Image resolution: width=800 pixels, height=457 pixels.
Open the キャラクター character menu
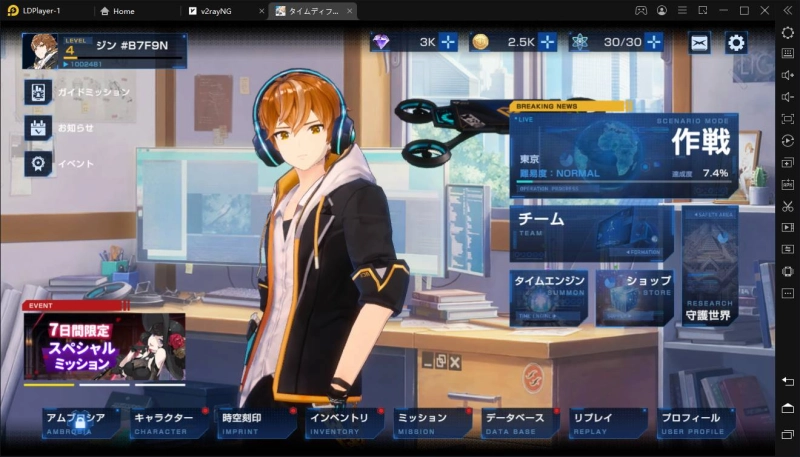[x=169, y=422]
